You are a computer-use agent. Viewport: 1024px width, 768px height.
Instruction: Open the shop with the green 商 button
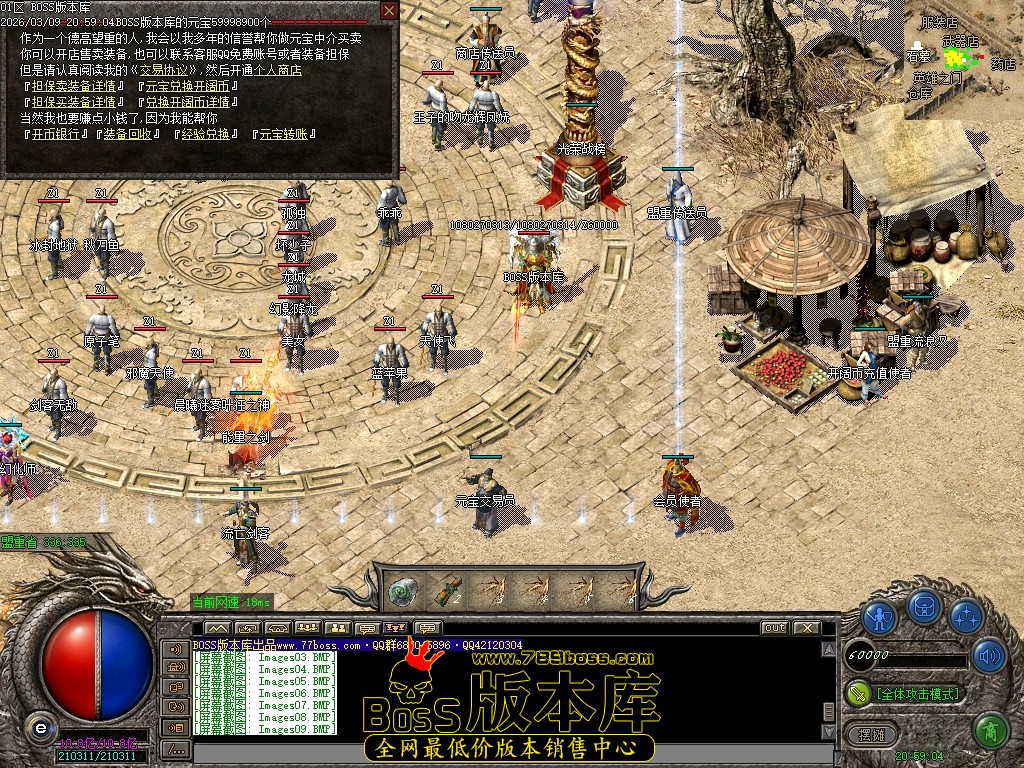tap(990, 731)
